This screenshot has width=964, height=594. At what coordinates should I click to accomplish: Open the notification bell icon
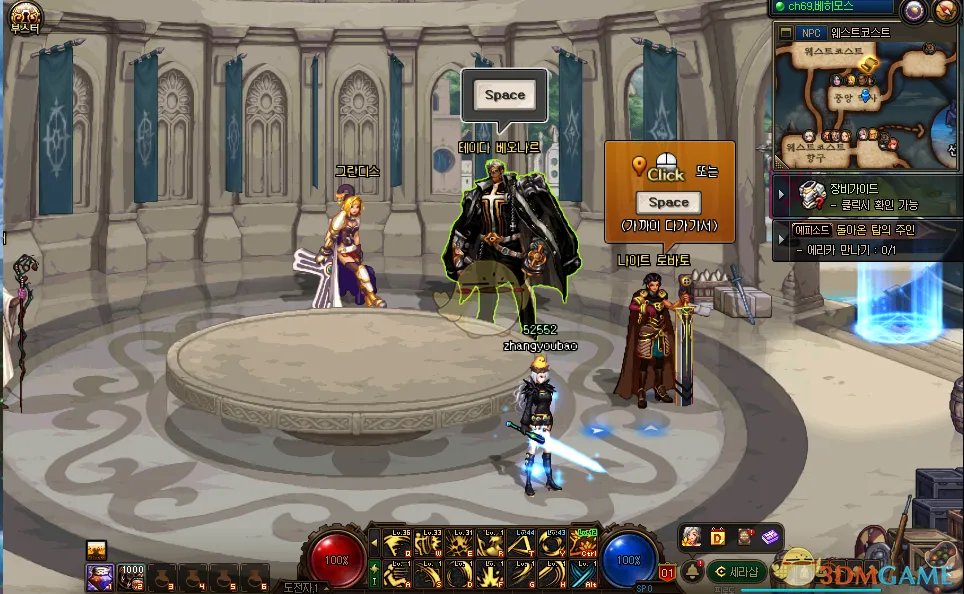pos(691,572)
